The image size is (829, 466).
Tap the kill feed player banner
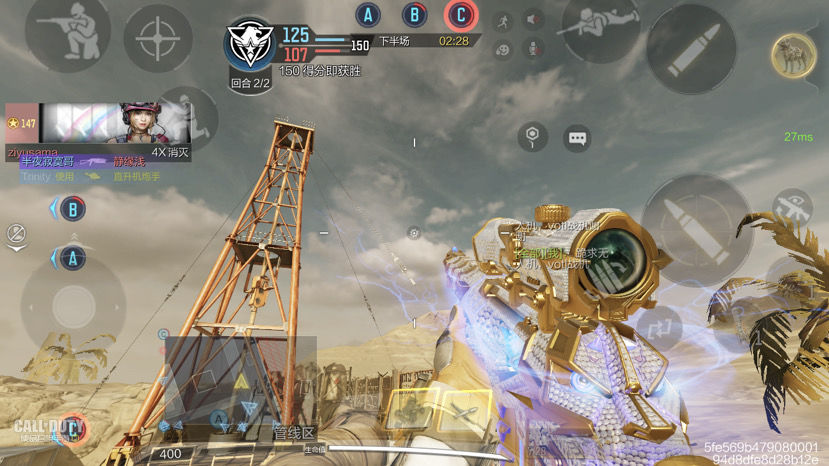[98, 124]
